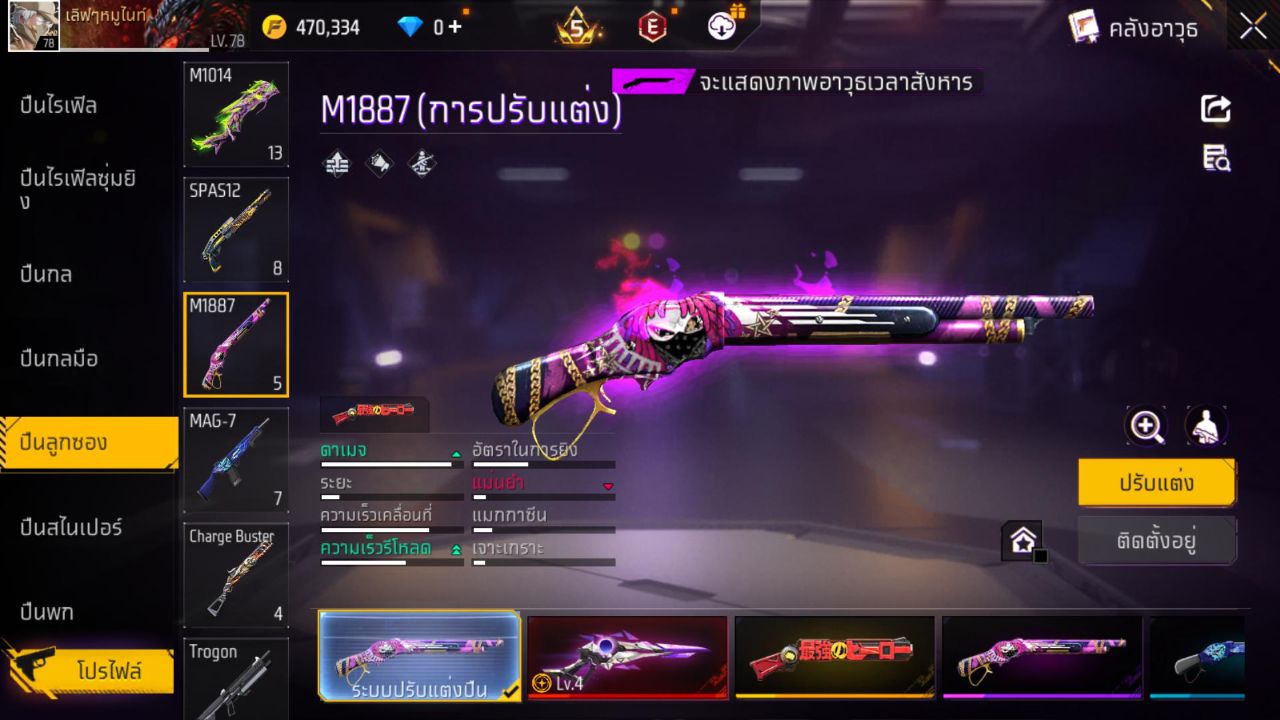Select the magnifier zoom icon near the gun
The height and width of the screenshot is (720, 1280).
click(1146, 426)
